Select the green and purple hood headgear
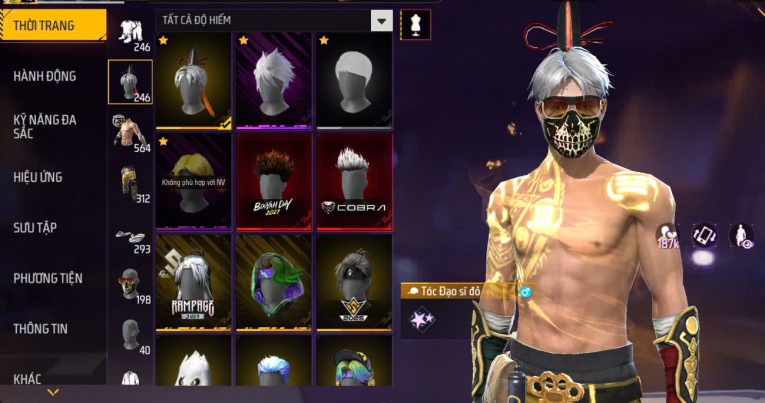Image resolution: width=765 pixels, height=403 pixels. (x=274, y=281)
